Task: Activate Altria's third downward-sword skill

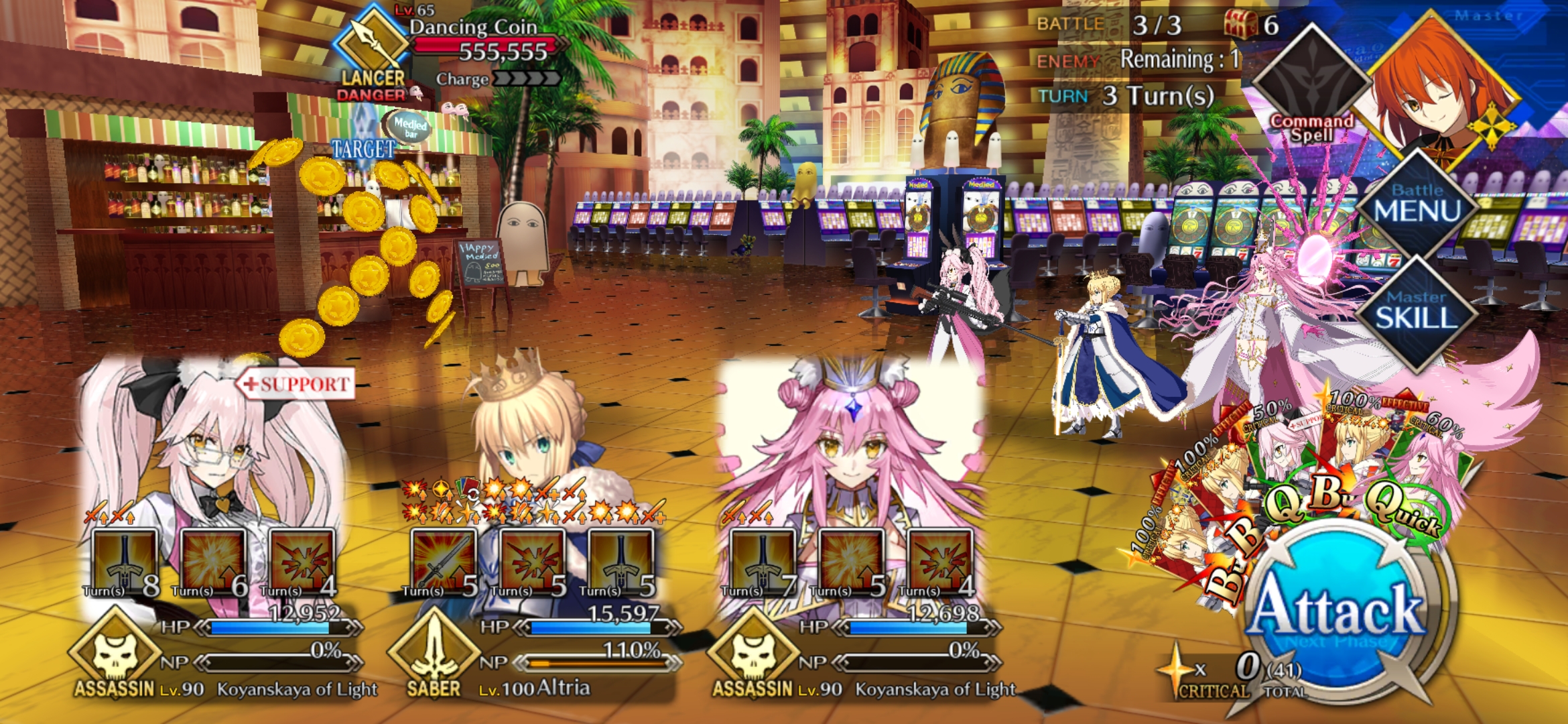Action: 620,563
